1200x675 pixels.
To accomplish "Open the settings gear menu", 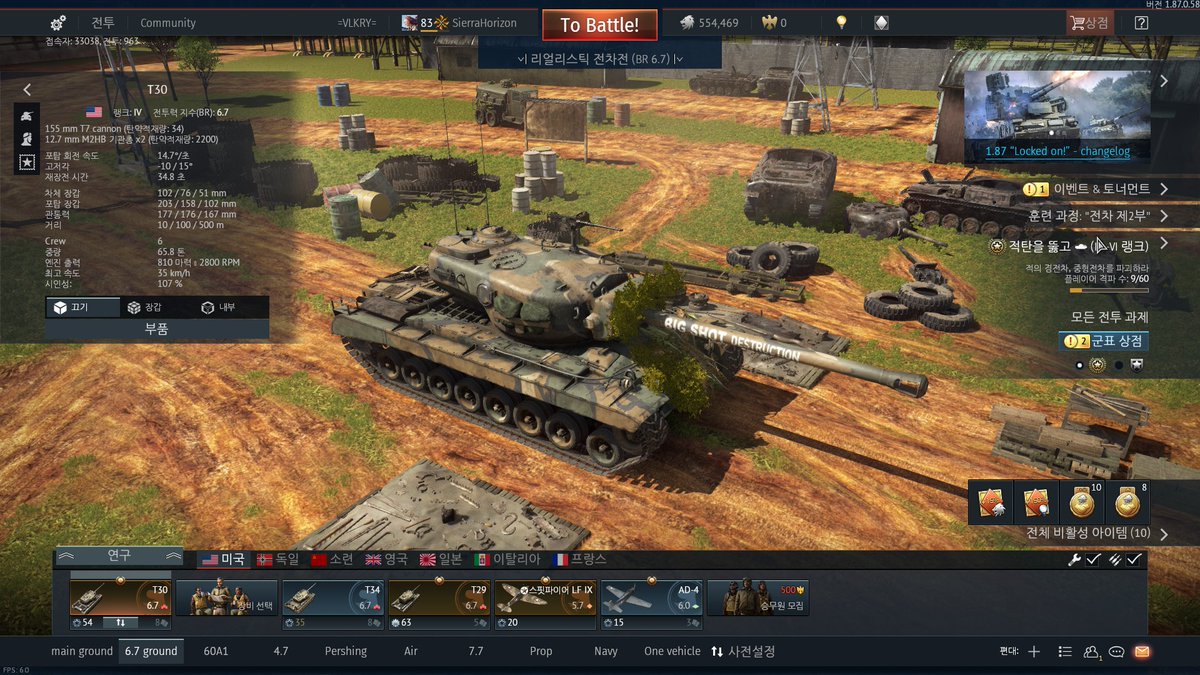I will pyautogui.click(x=58, y=22).
